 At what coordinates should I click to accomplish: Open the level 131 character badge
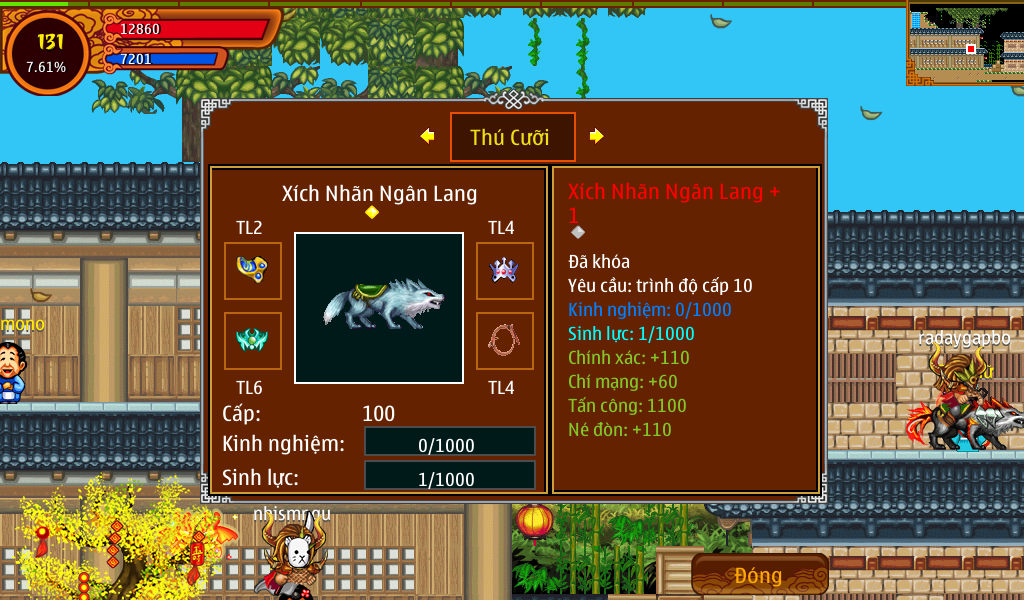47,53
